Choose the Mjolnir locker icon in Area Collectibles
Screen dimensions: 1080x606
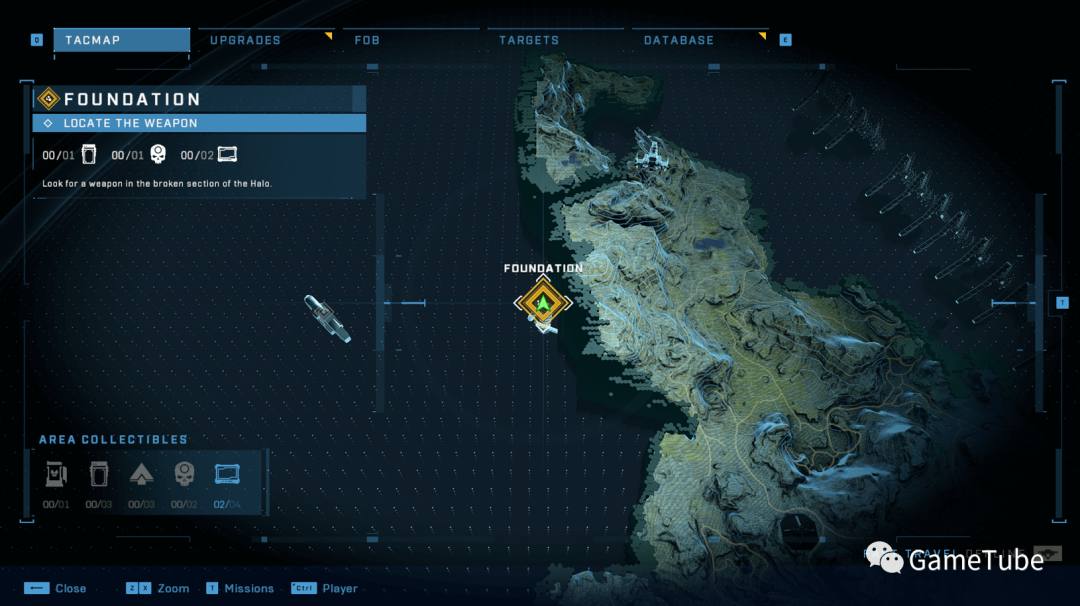[x=56, y=474]
